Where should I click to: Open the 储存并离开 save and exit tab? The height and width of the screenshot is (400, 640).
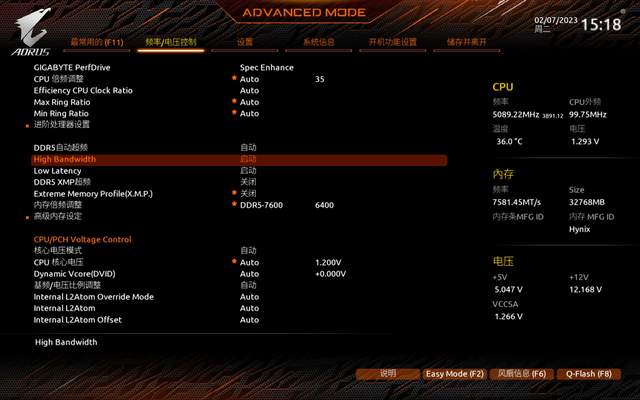467,43
